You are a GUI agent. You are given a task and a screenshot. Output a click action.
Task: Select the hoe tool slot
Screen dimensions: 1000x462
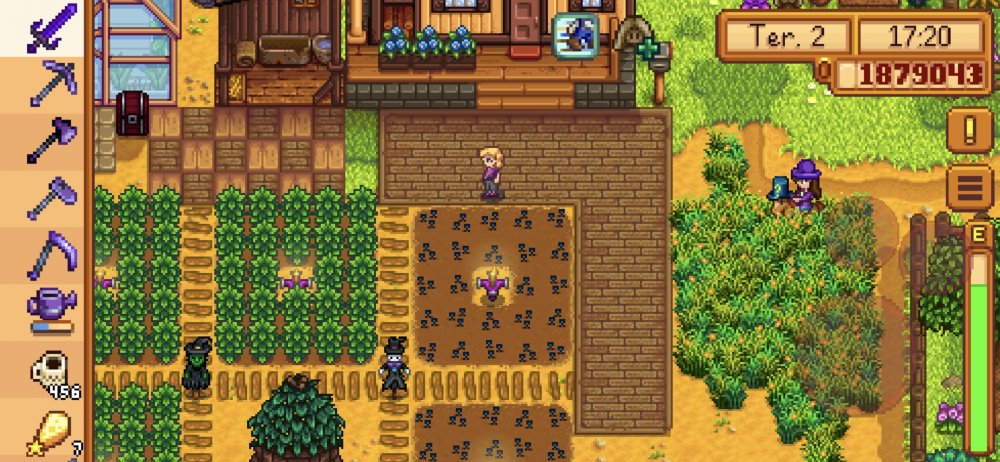[x=49, y=198]
